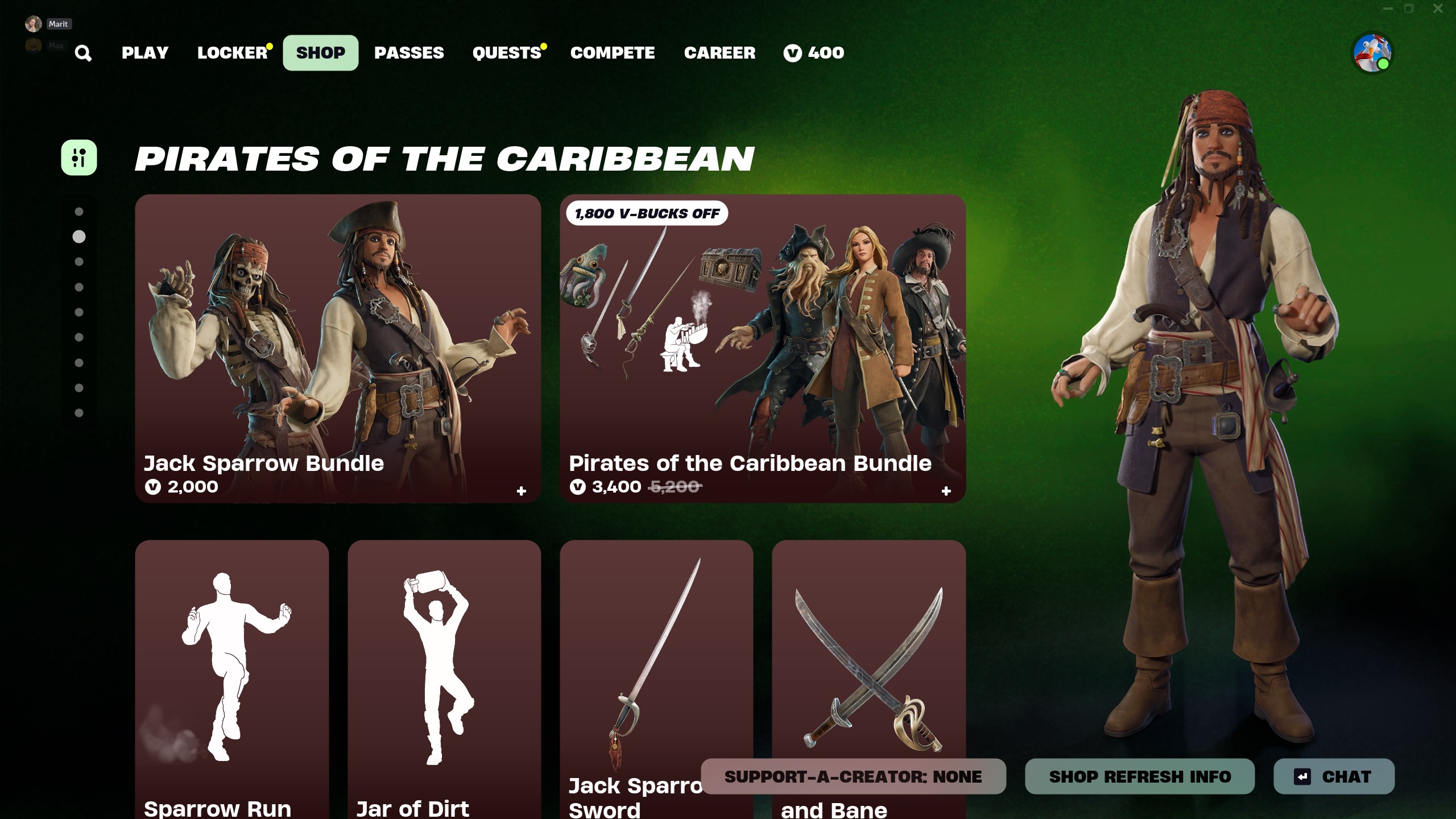Choose the Sparrow Run emote
This screenshot has height=819, width=1456.
pyautogui.click(x=232, y=677)
